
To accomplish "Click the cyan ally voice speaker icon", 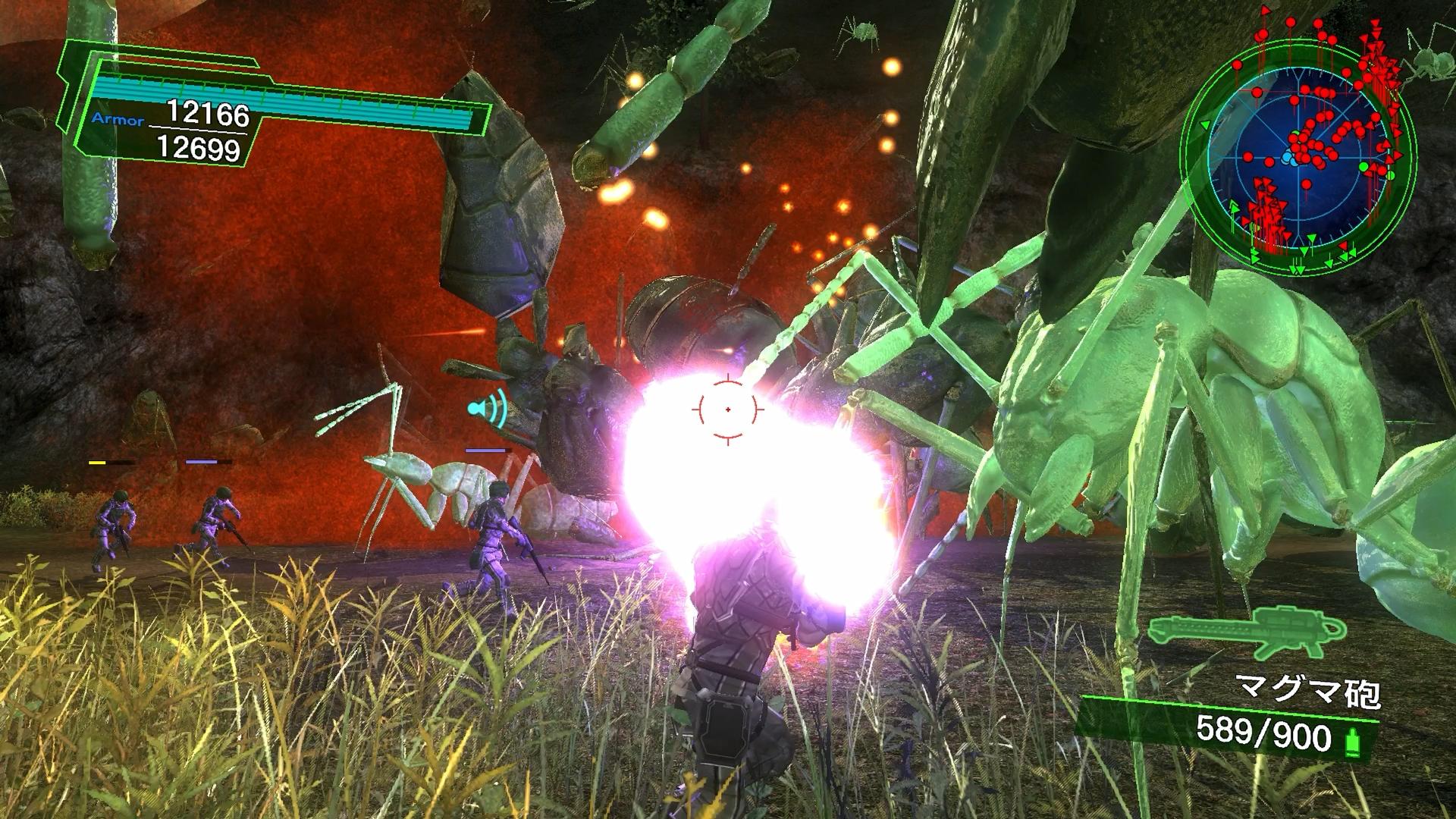I will (486, 409).
